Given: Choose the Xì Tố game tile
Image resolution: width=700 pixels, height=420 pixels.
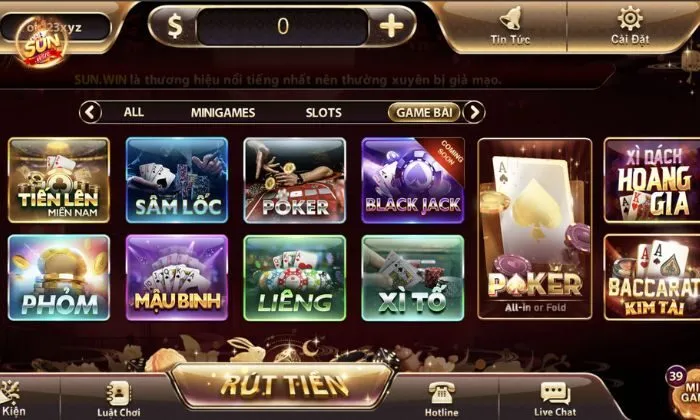Looking at the screenshot, I should [x=412, y=277].
